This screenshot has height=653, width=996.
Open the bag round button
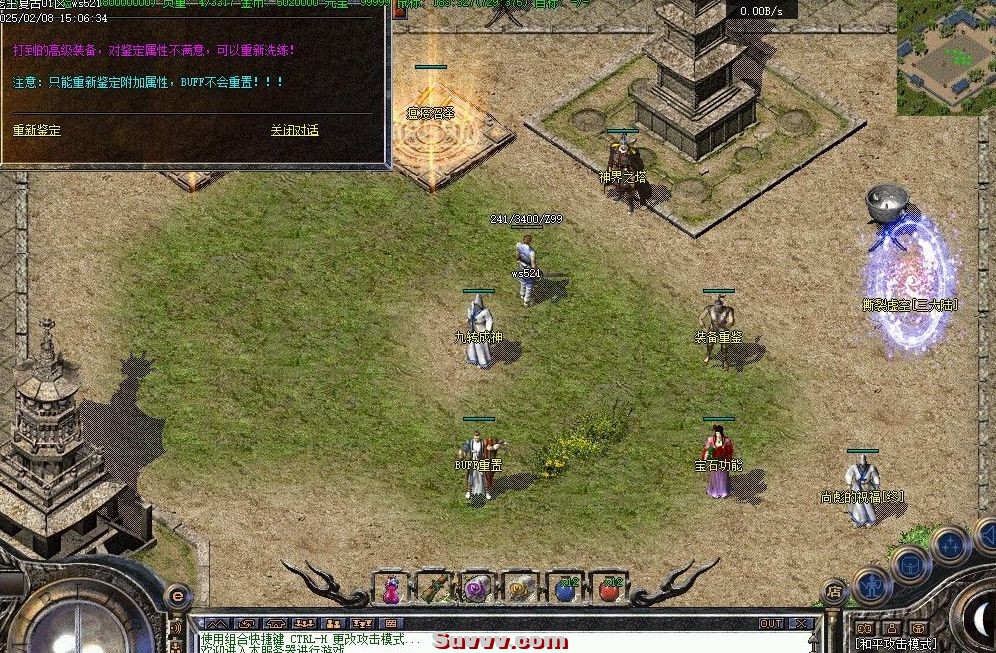click(910, 563)
